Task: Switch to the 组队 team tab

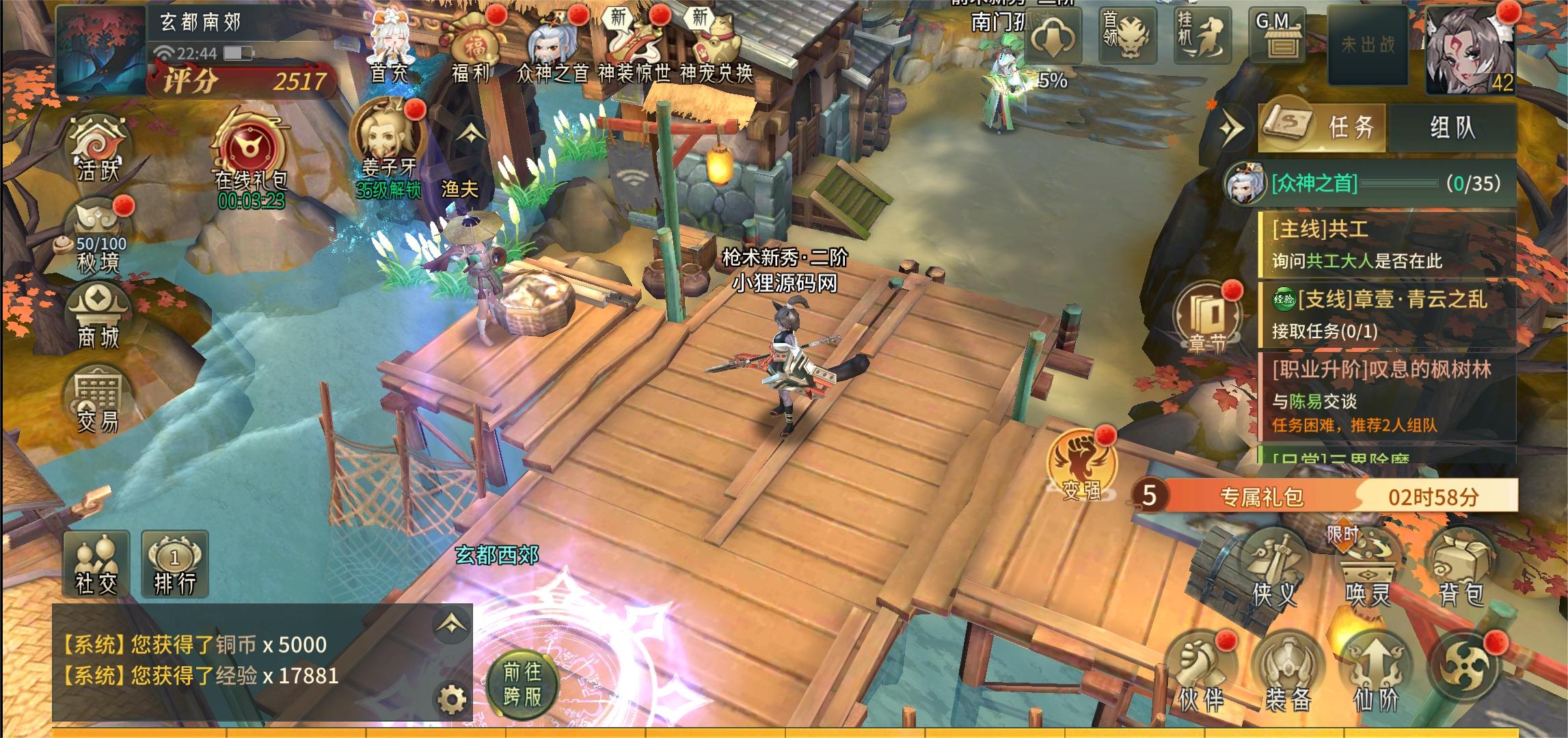Action: pyautogui.click(x=1452, y=127)
